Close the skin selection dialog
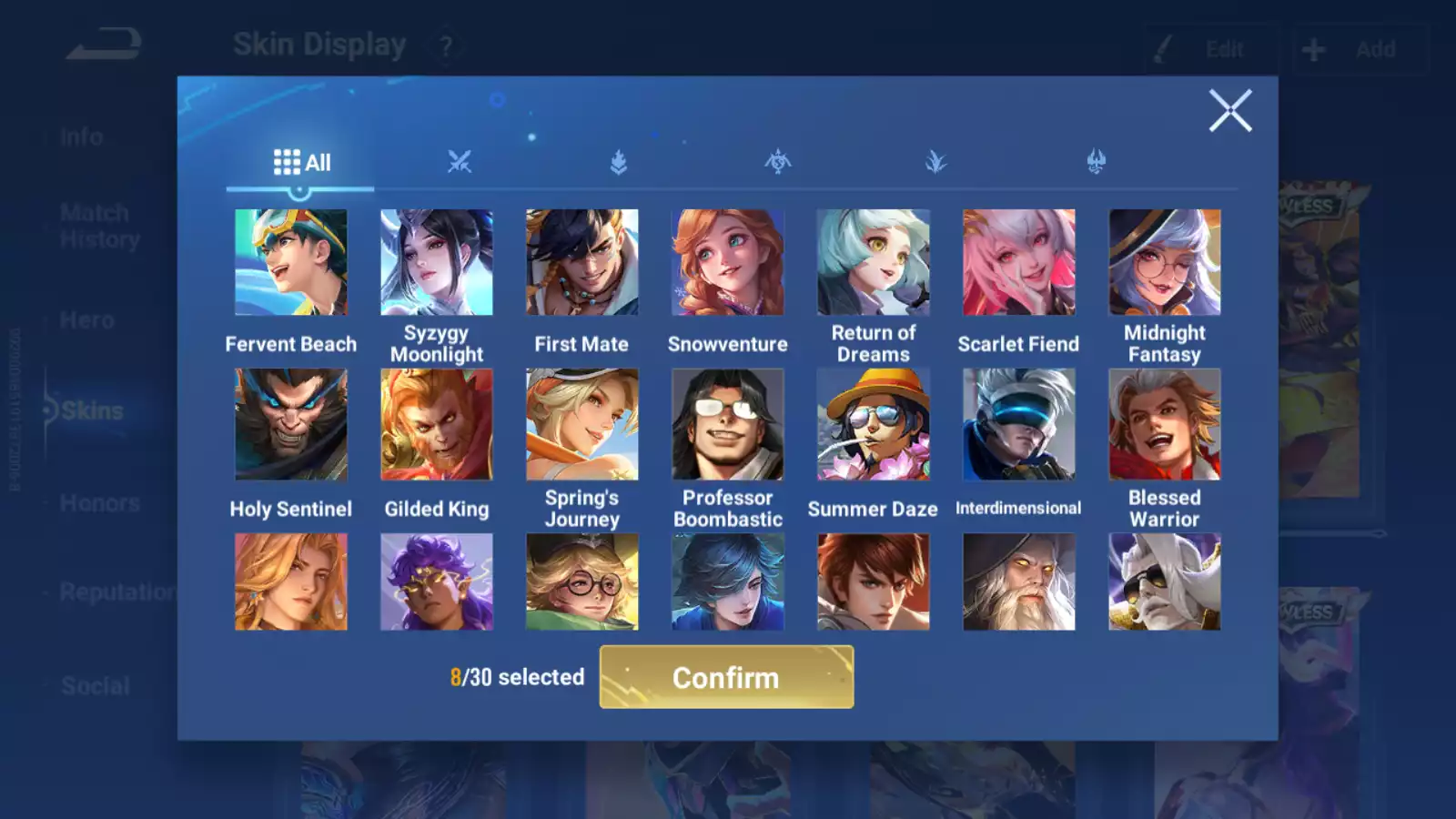This screenshot has height=819, width=1456. click(x=1230, y=111)
